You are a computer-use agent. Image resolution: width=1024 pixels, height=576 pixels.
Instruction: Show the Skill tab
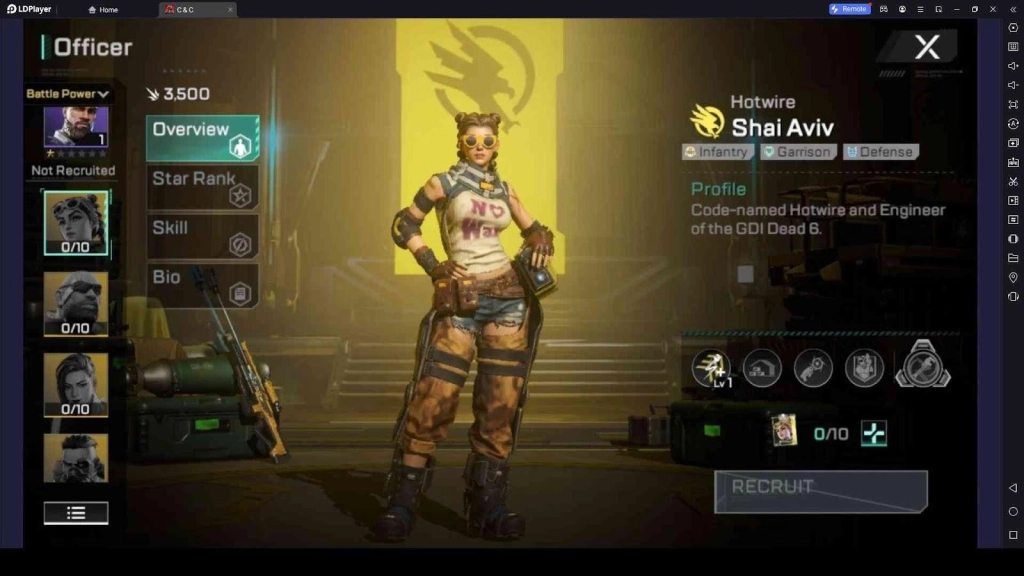click(x=202, y=235)
